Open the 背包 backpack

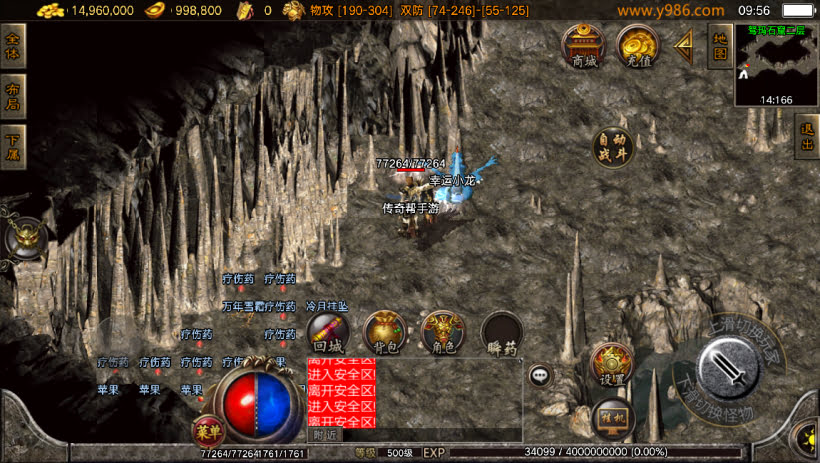(x=384, y=334)
